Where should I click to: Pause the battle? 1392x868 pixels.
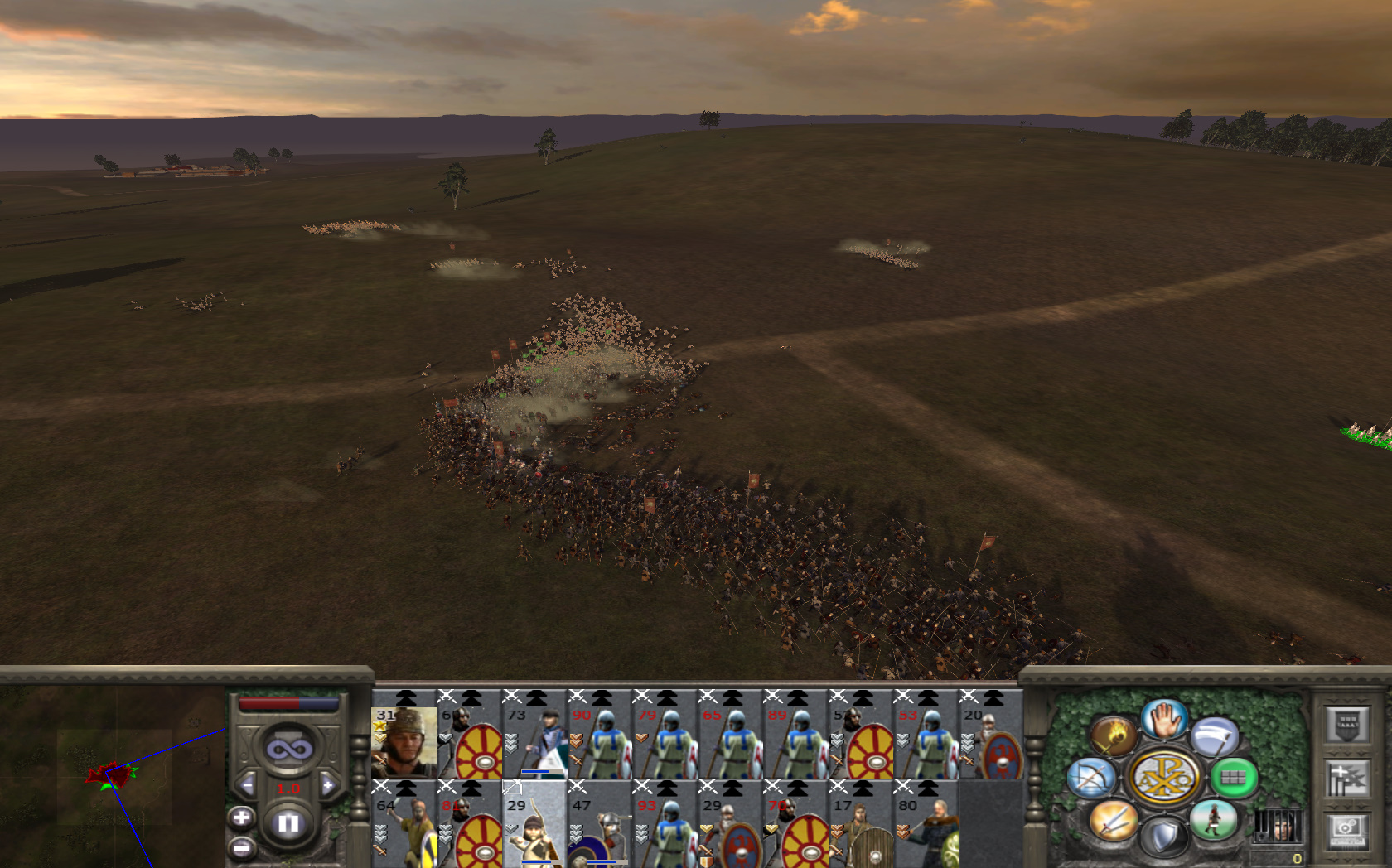pyautogui.click(x=288, y=823)
